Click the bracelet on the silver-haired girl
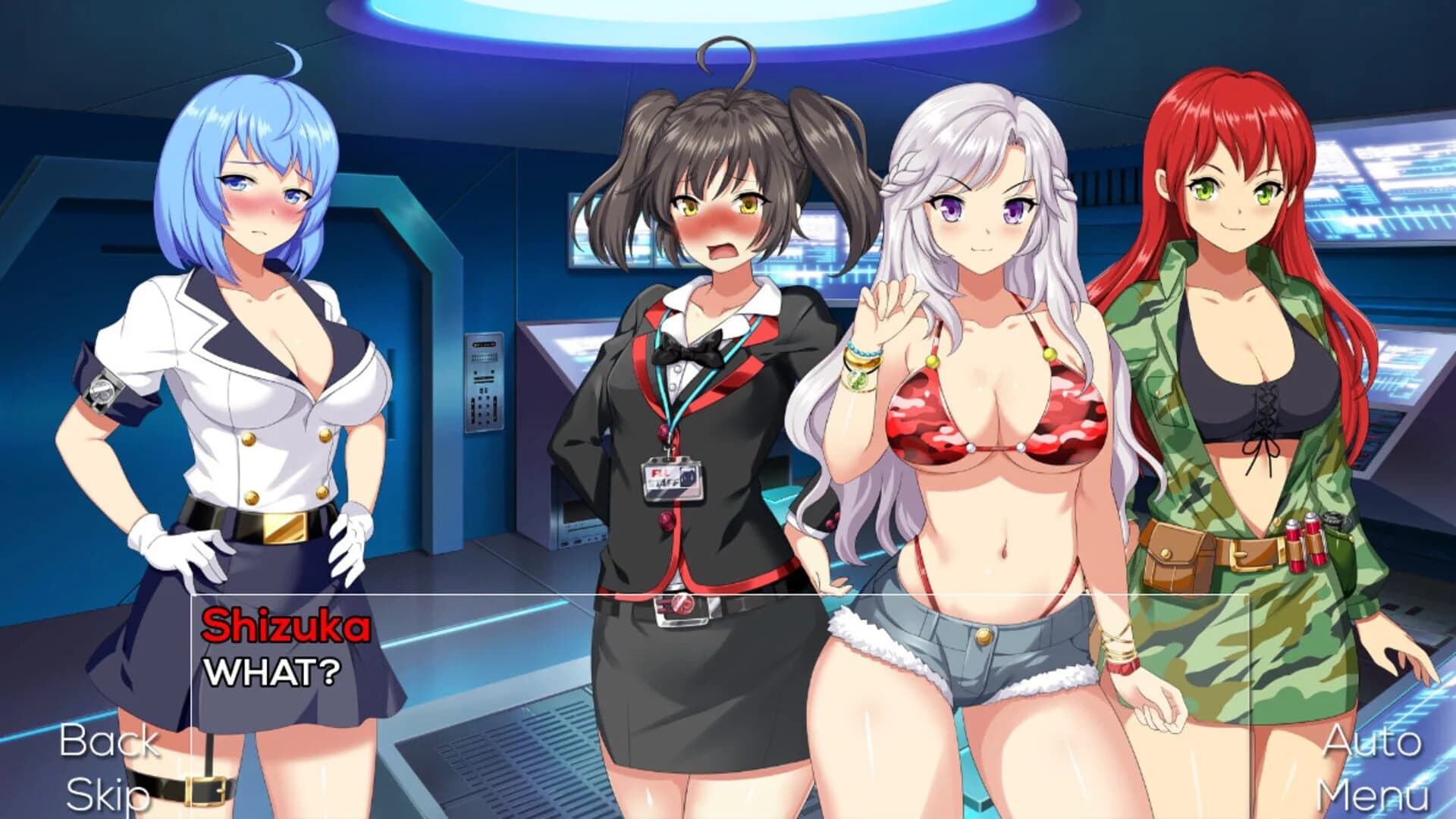The height and width of the screenshot is (819, 1456). (x=862, y=369)
